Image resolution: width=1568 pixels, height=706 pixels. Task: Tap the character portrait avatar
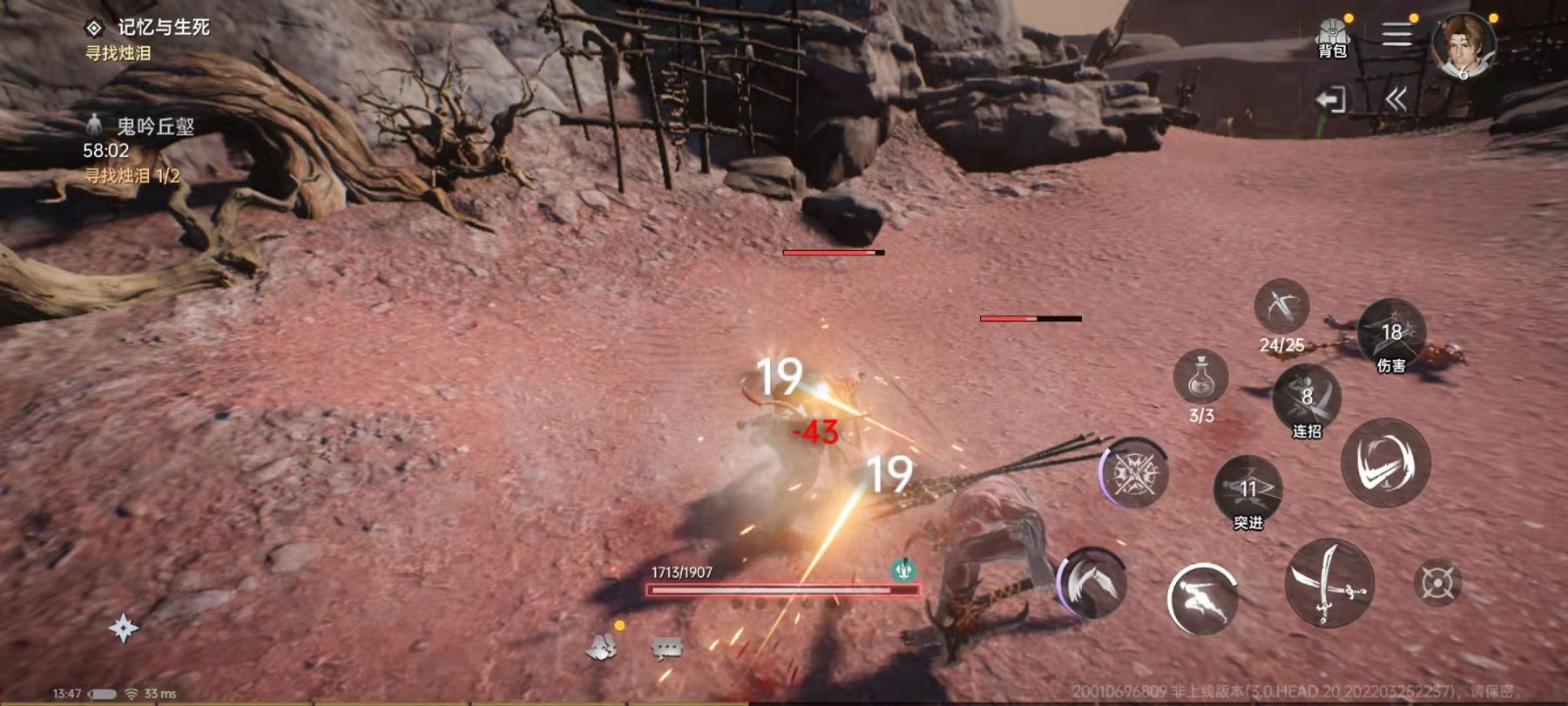point(1463,45)
